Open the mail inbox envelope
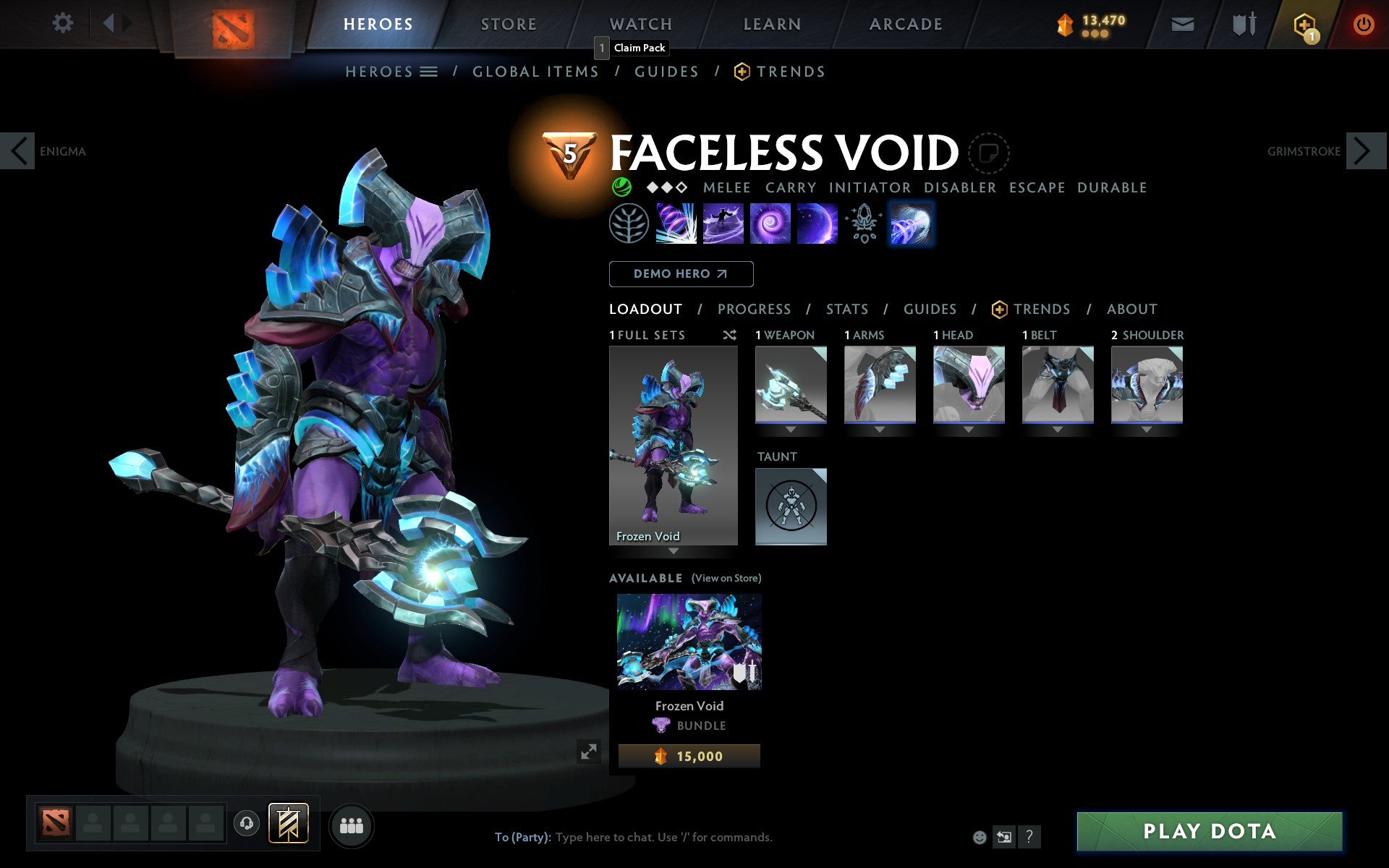This screenshot has height=868, width=1389. pyautogui.click(x=1182, y=23)
